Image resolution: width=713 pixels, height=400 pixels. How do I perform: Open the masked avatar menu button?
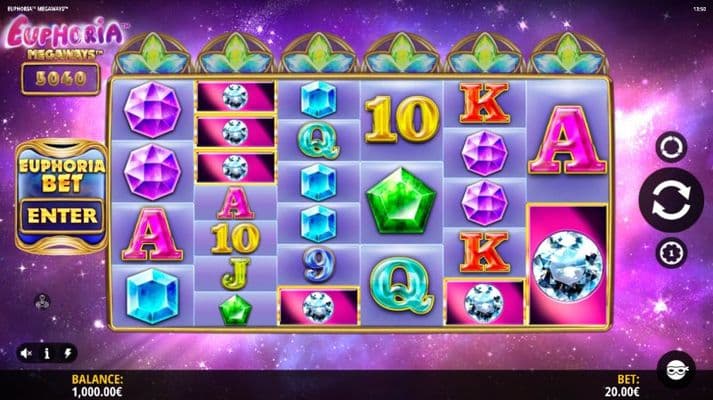(675, 368)
